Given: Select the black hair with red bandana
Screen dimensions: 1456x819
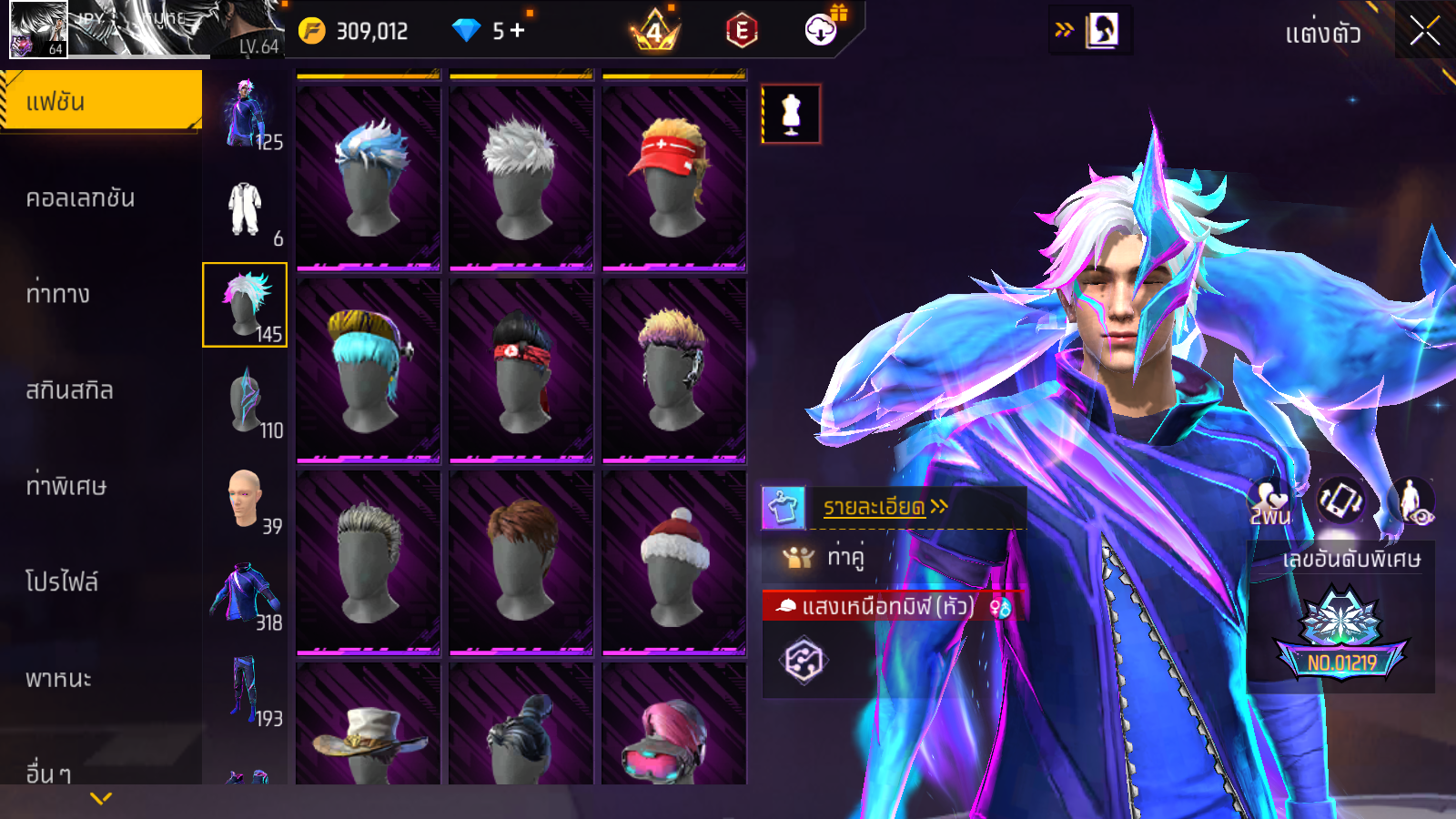Looking at the screenshot, I should (521, 370).
